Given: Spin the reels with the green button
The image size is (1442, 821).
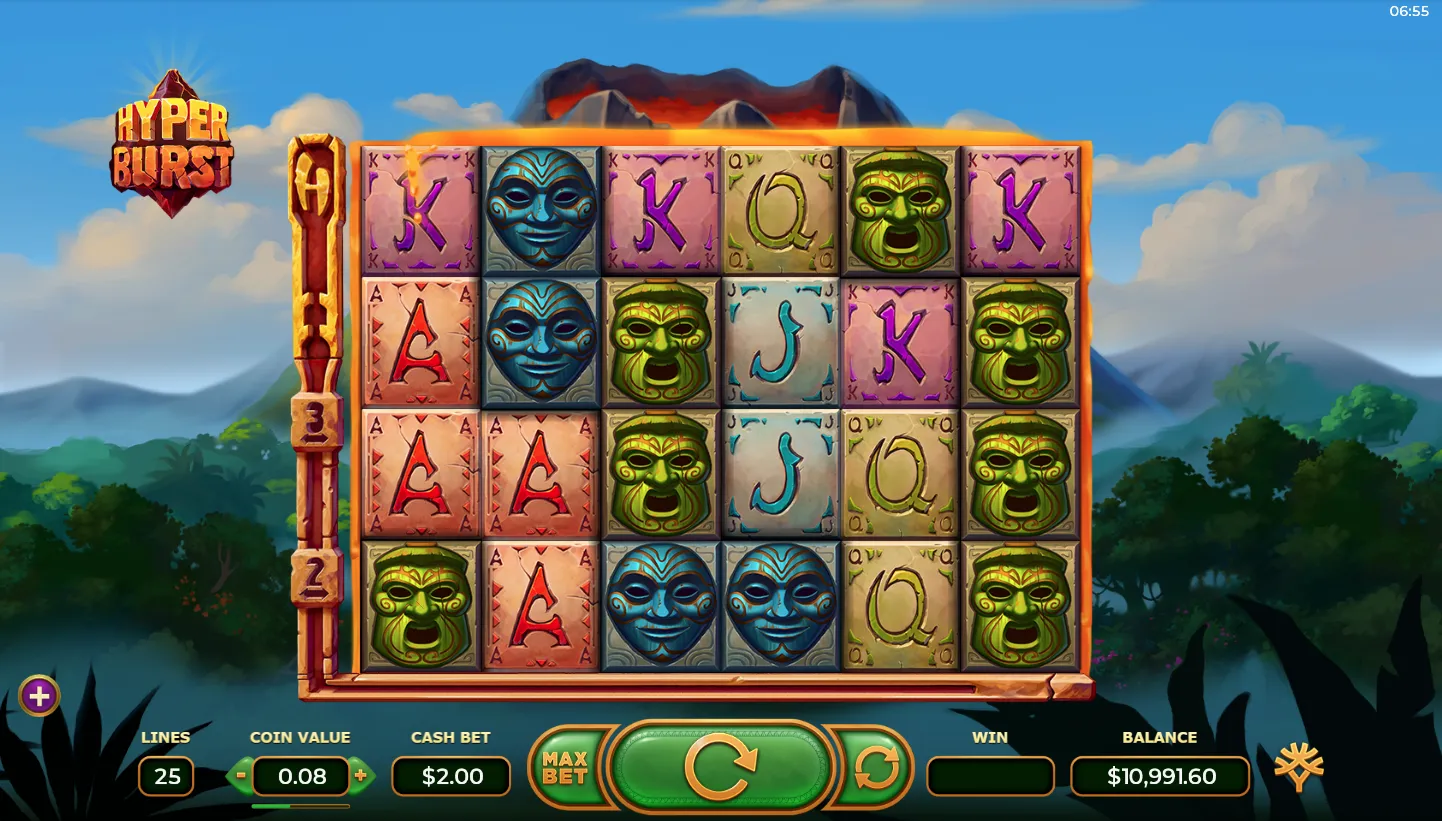Looking at the screenshot, I should click(720, 766).
